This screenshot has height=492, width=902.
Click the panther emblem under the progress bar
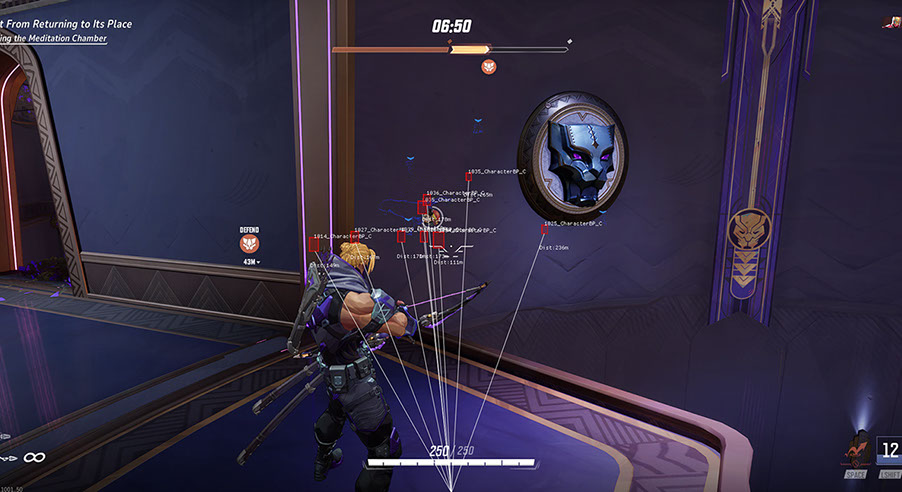489,66
